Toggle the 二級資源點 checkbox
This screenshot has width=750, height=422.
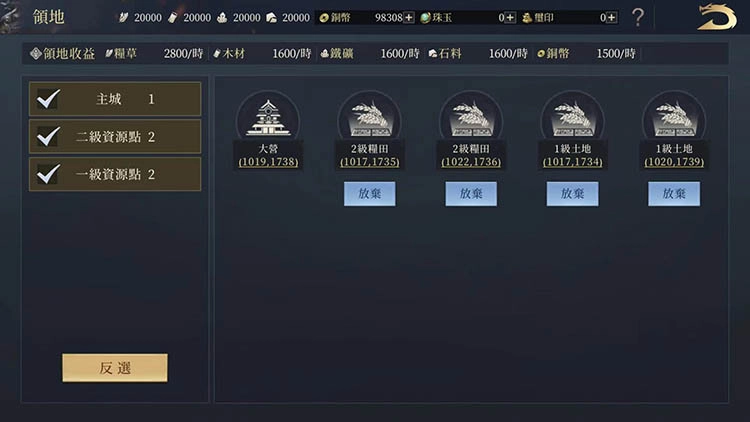point(48,136)
